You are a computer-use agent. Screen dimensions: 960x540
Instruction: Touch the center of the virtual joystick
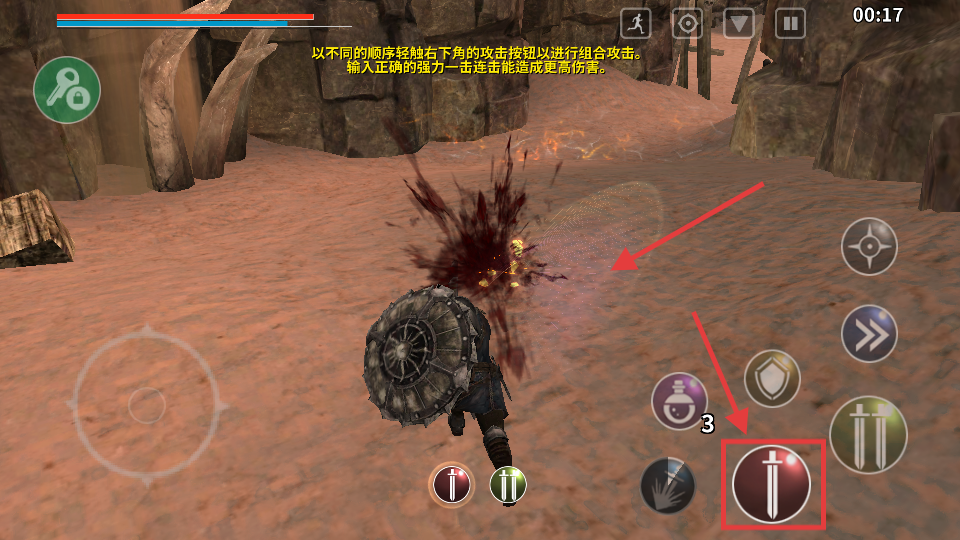point(147,405)
